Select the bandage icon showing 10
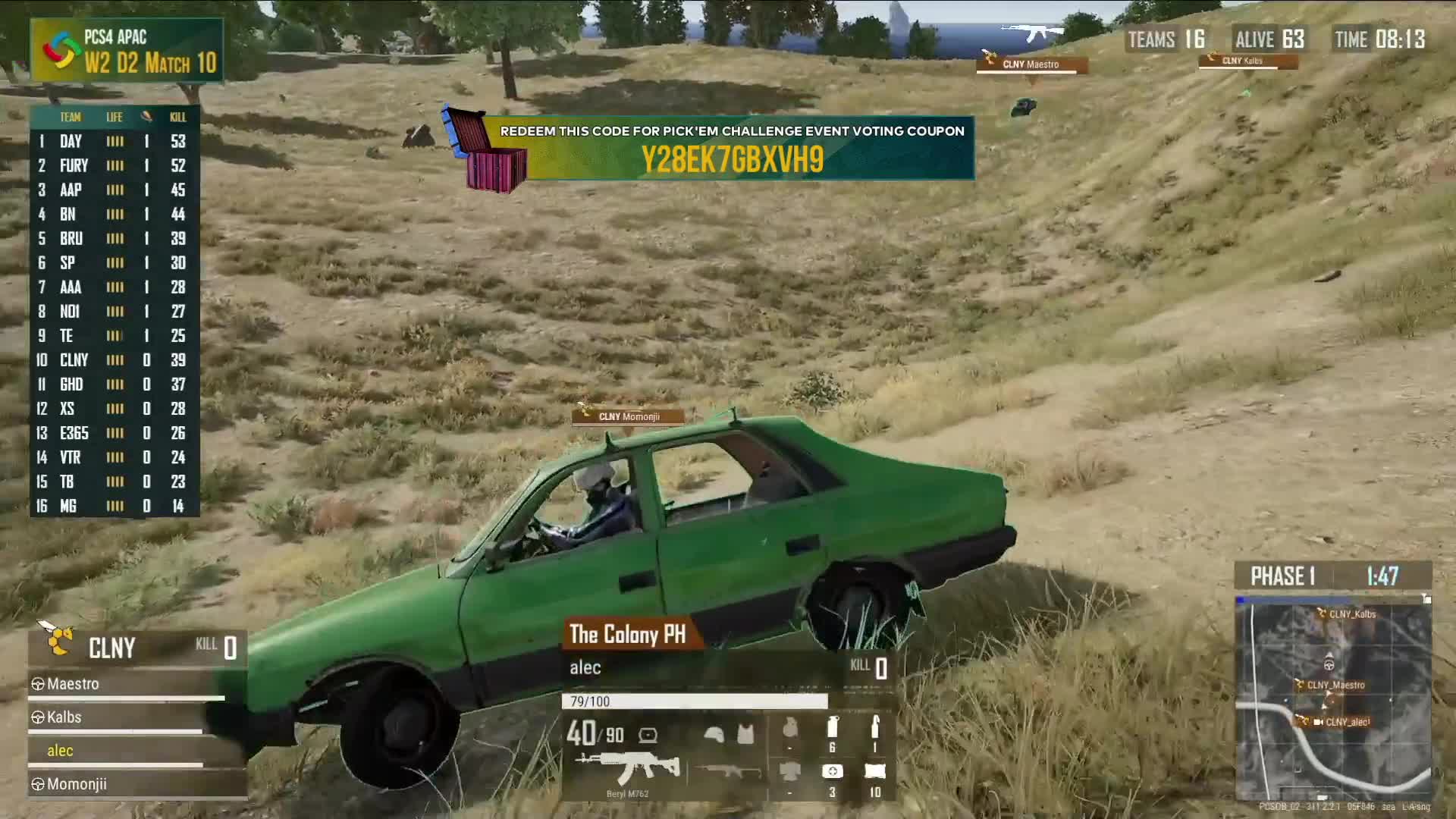Screen dimensions: 1456x819 tap(874, 771)
